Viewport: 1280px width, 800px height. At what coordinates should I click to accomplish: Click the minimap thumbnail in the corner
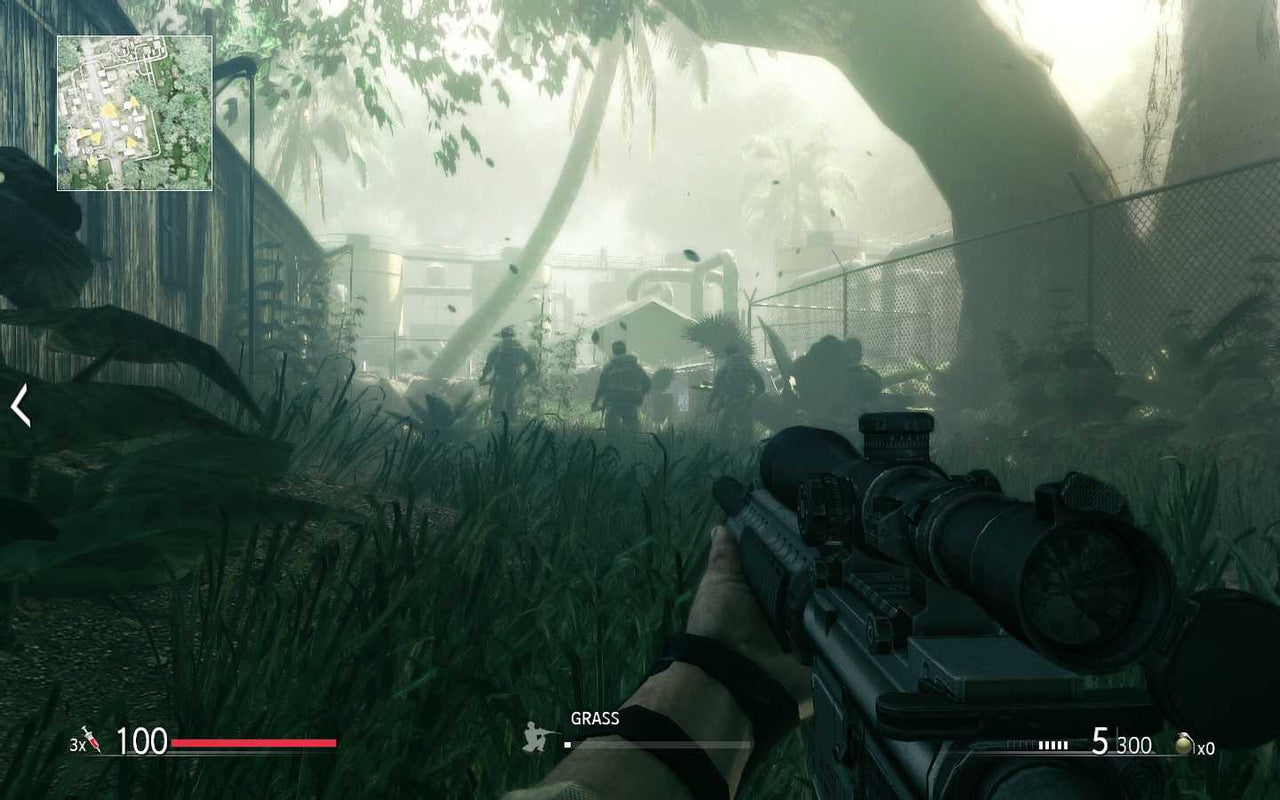click(132, 110)
